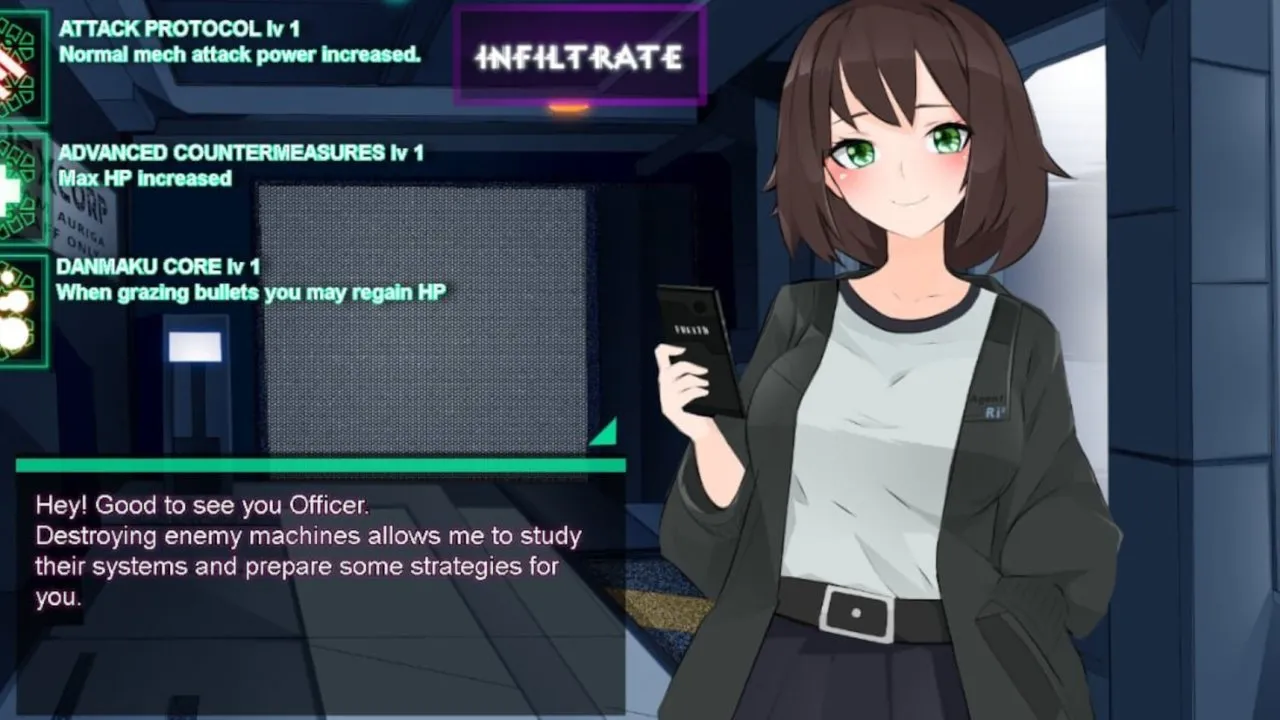This screenshot has width=1280, height=720.
Task: Pick the Danmaku Core upgrade icon
Action: point(20,310)
